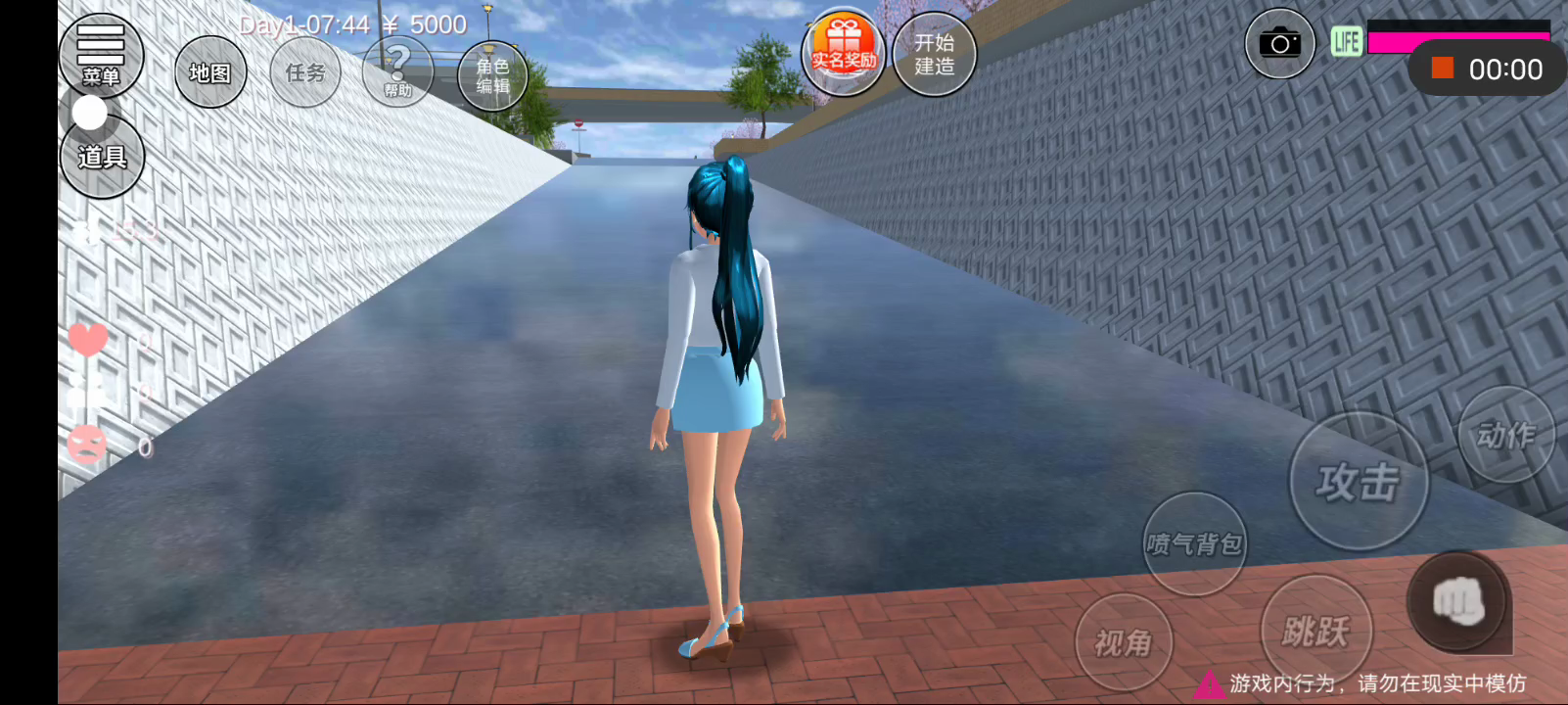The image size is (1568, 705).
Task: Open the 帮助 help question mark
Action: (397, 70)
